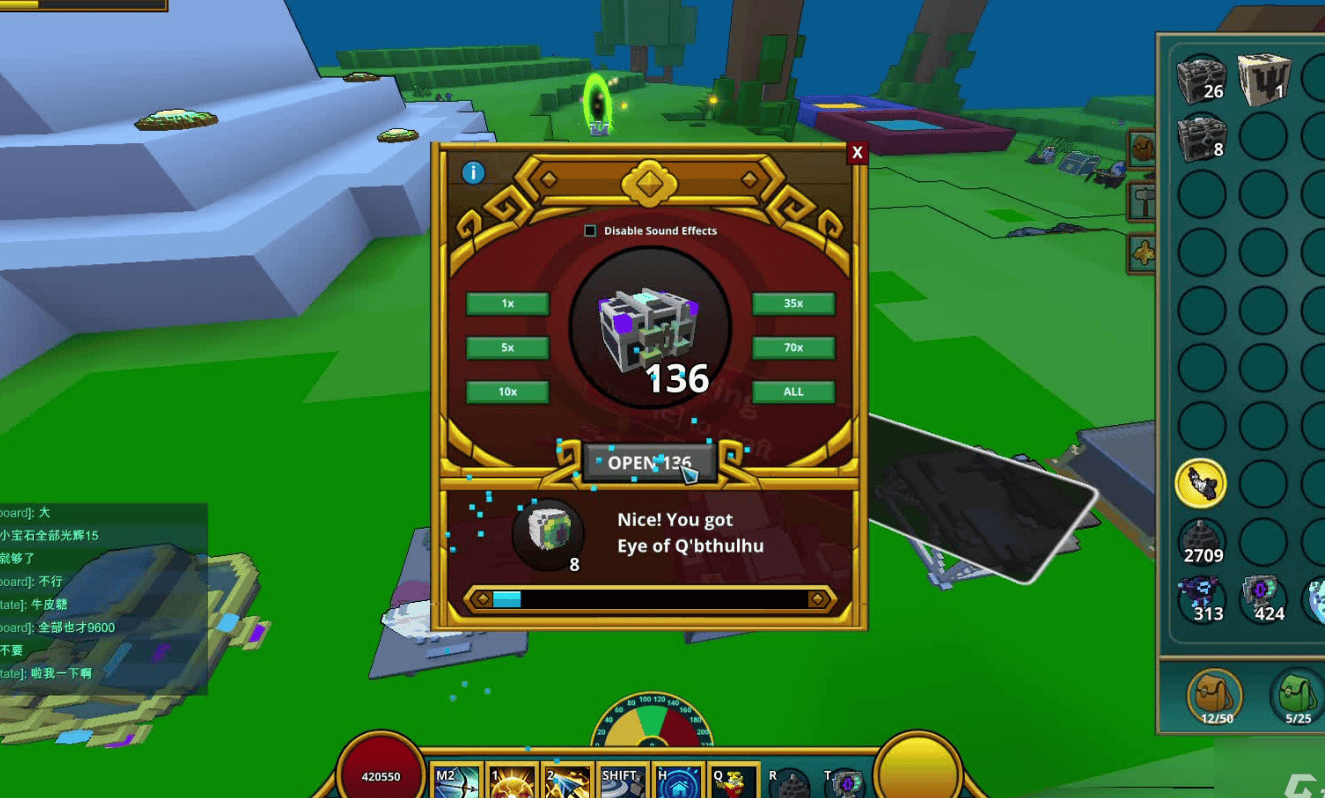Open the blue info button

coord(473,173)
